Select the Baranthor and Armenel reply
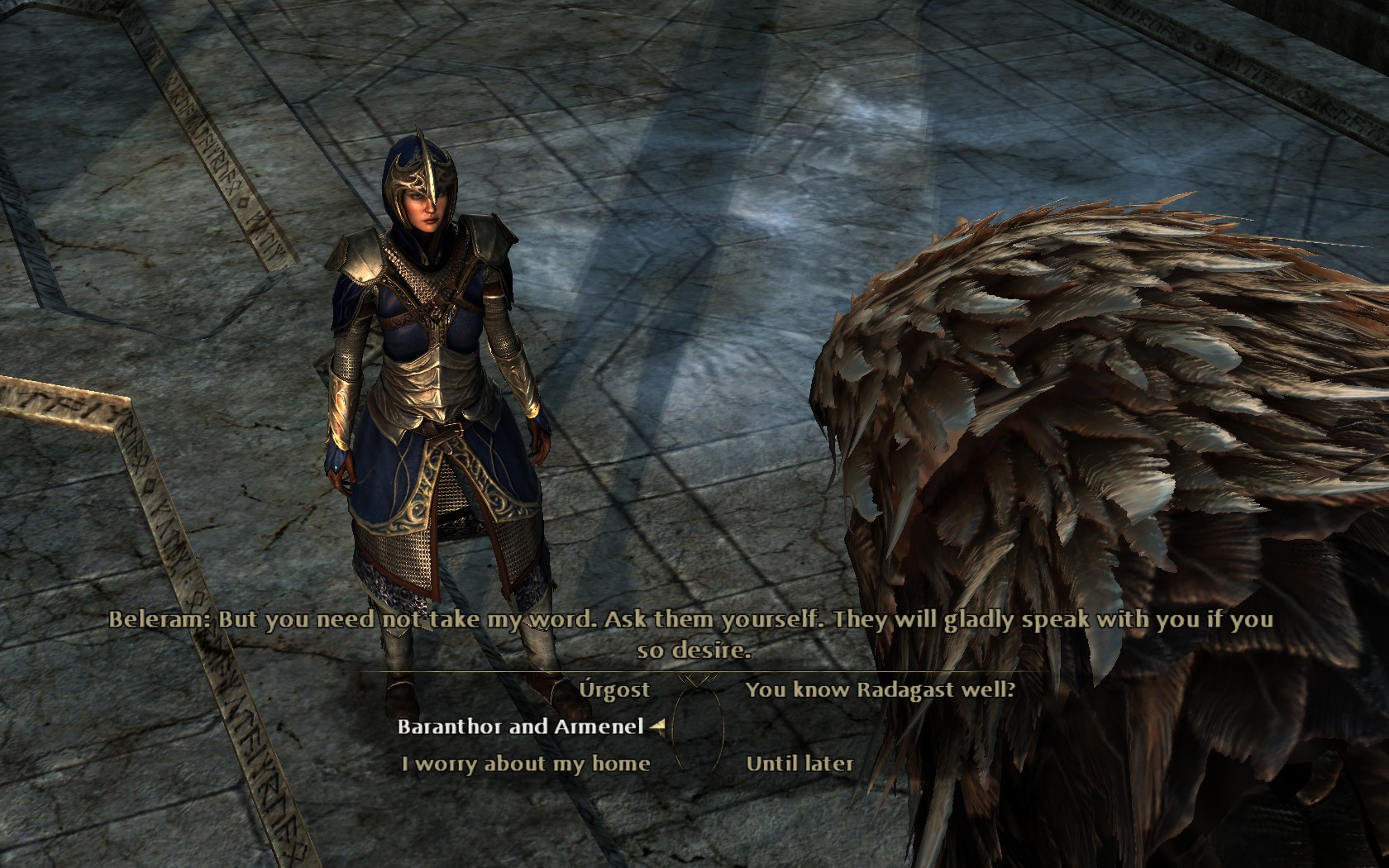 click(x=520, y=727)
